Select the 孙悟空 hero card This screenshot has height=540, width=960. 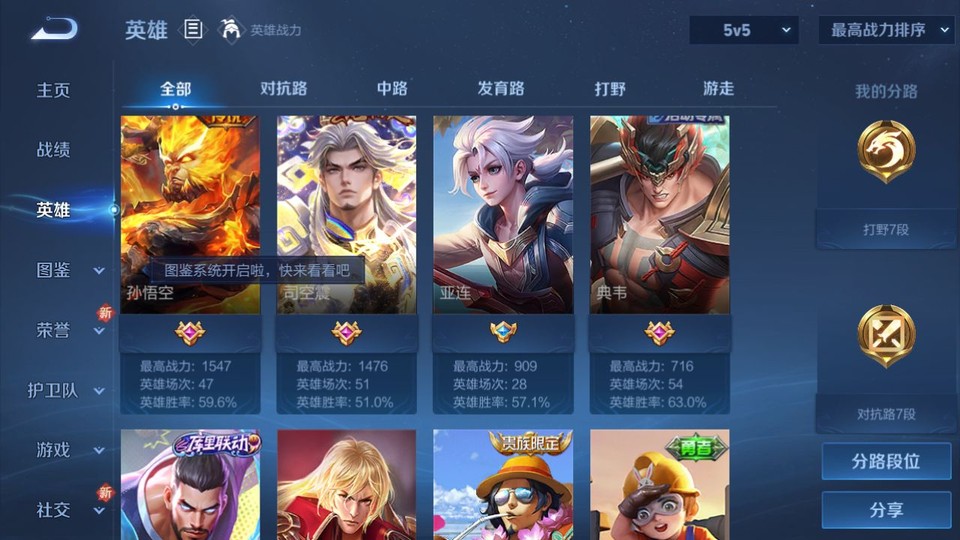[190, 215]
